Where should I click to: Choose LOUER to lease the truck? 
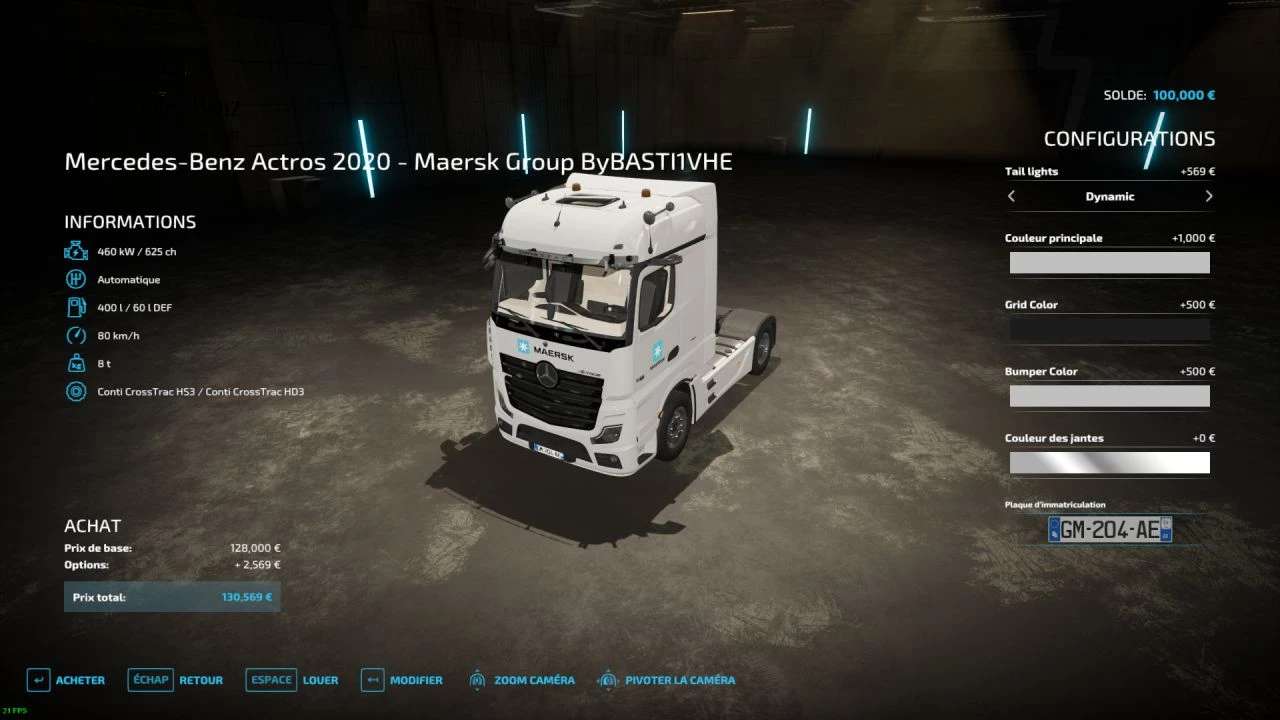(292, 680)
